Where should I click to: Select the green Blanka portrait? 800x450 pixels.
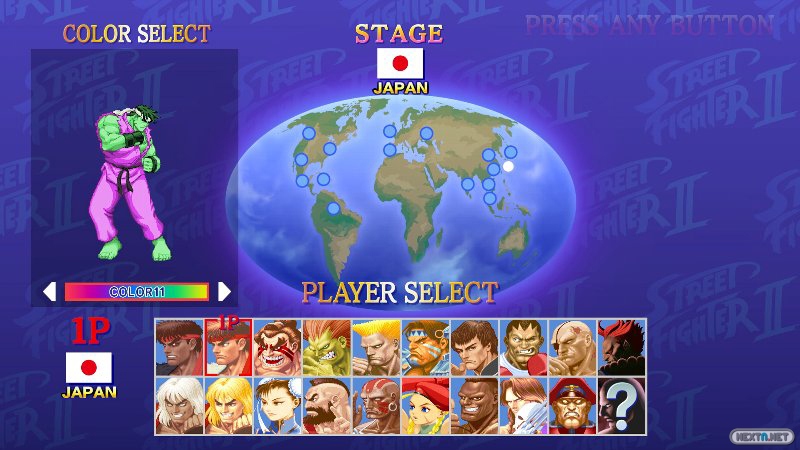pos(327,347)
